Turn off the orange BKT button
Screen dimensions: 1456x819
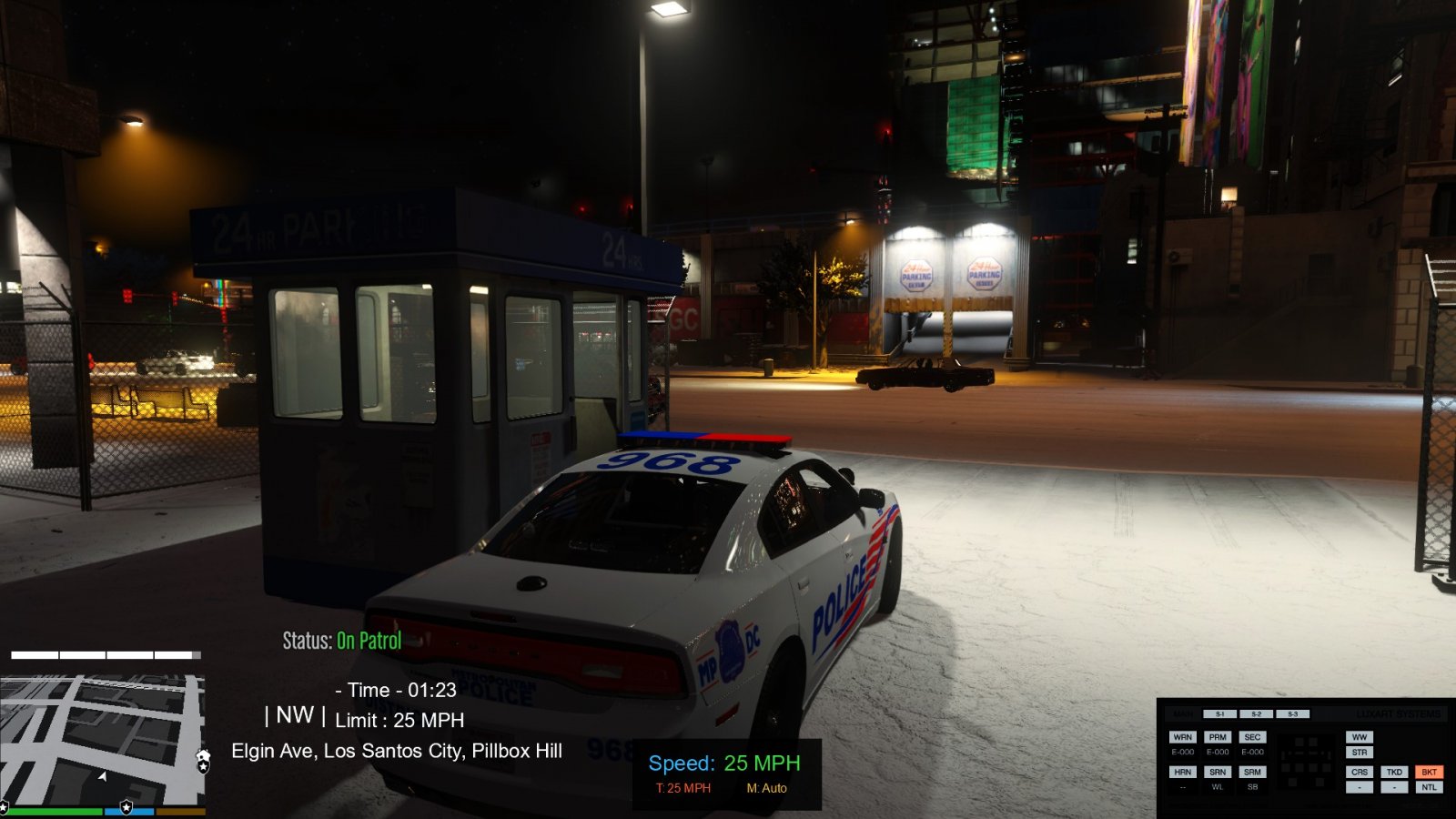(1429, 772)
